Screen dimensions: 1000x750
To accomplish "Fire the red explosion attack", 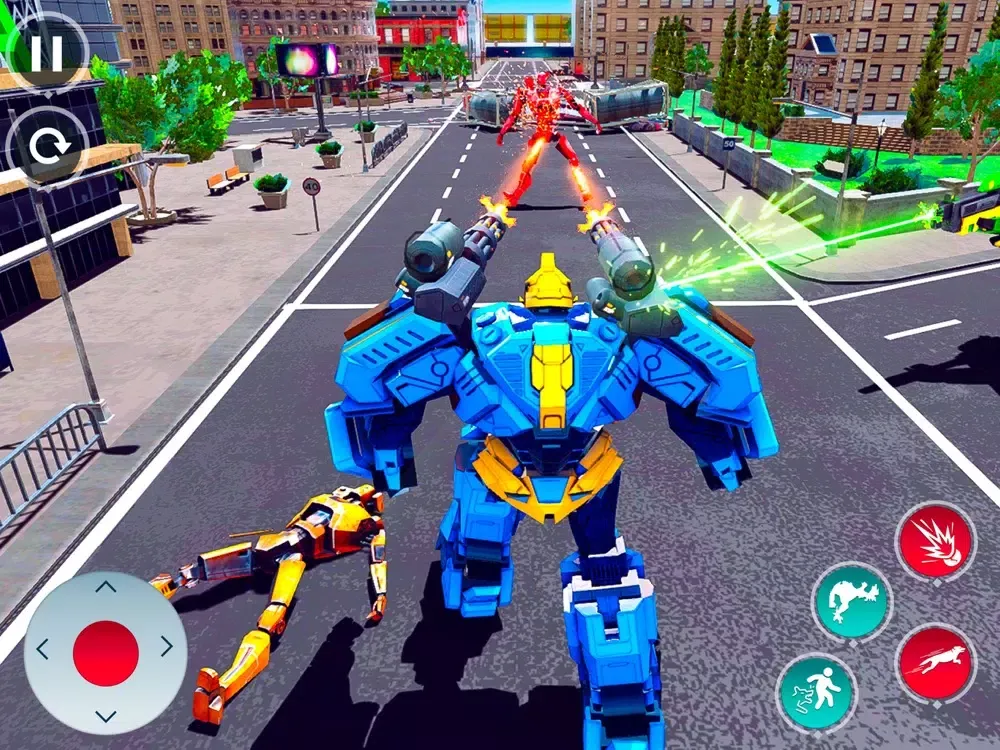I will coord(935,542).
